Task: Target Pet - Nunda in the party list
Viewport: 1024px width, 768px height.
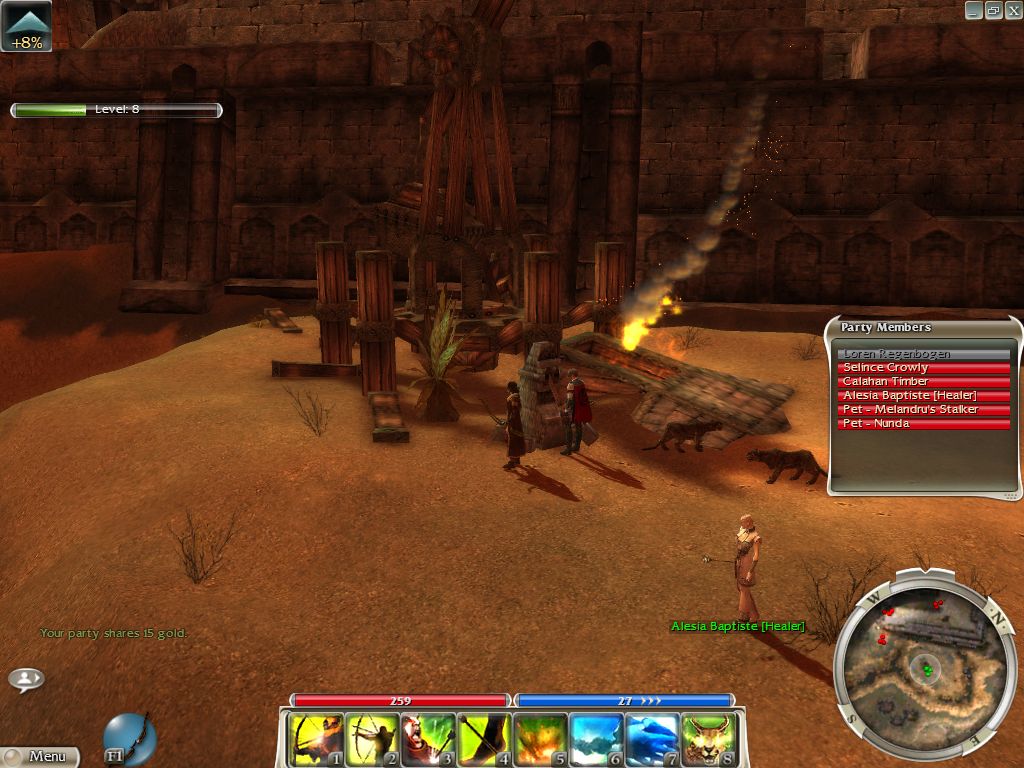Action: point(923,424)
